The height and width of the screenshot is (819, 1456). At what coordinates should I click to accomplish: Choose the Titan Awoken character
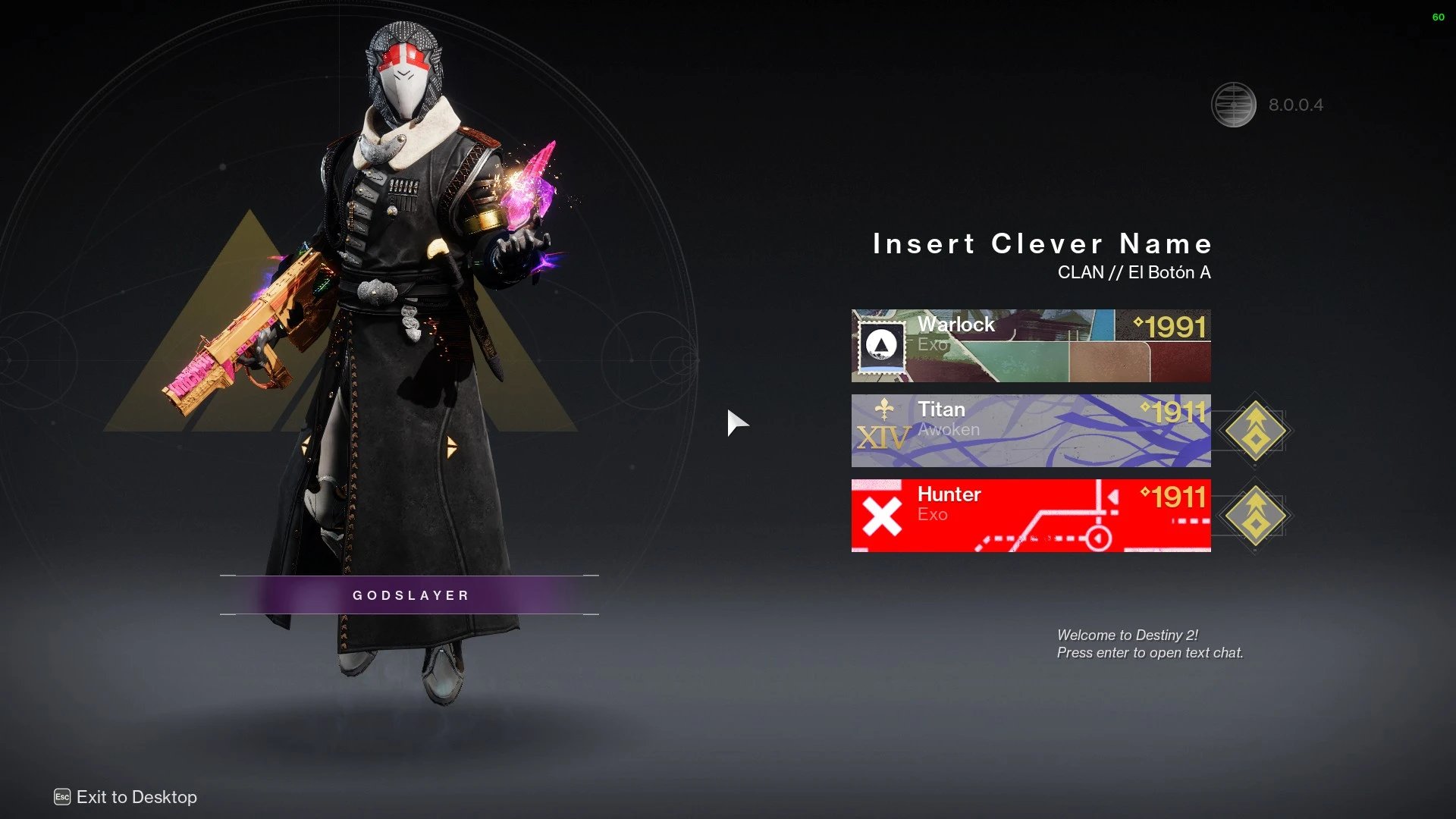coord(1031,431)
